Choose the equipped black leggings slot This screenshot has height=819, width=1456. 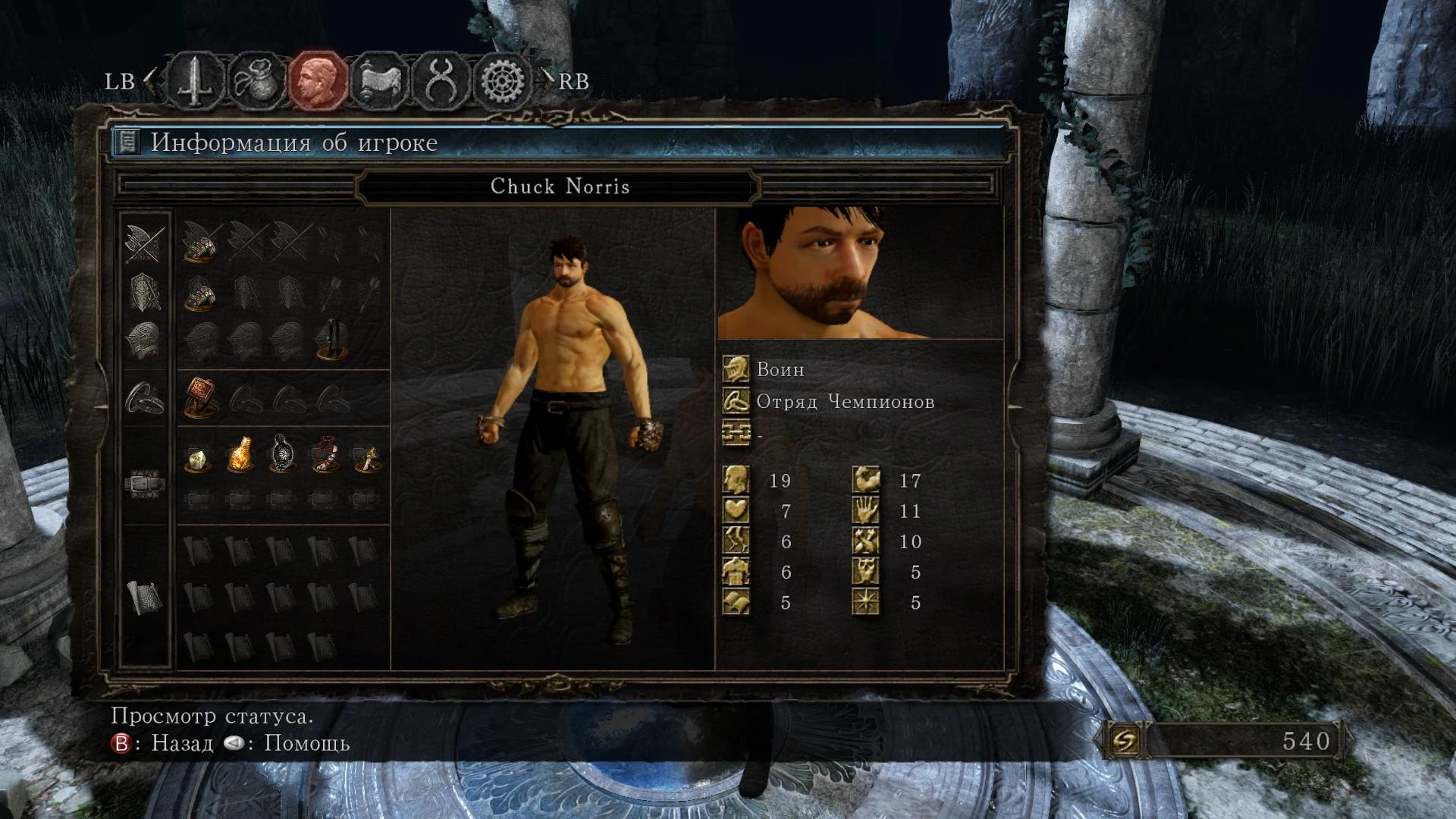(331, 340)
